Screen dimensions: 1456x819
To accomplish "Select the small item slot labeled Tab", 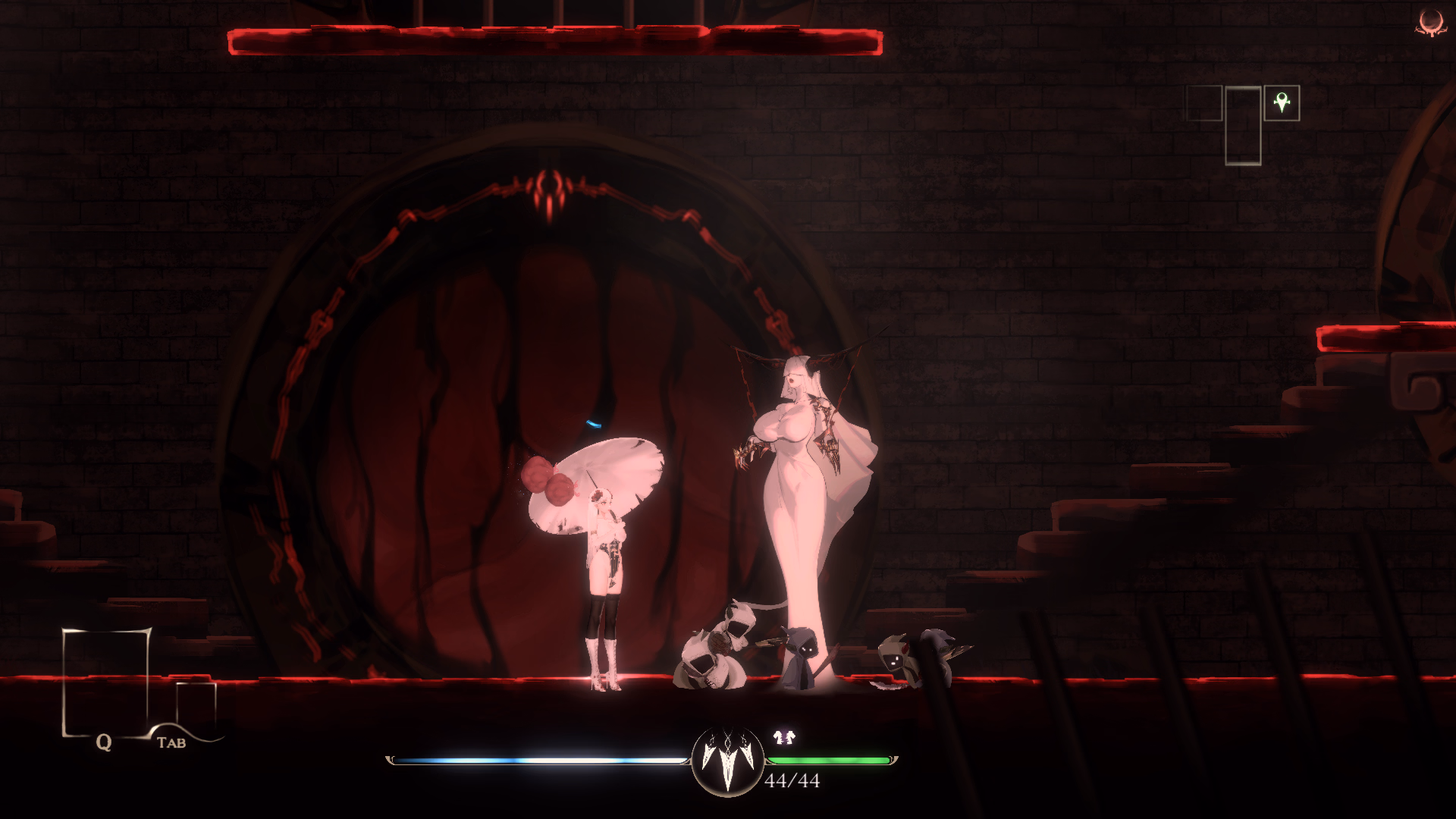I will 196,704.
